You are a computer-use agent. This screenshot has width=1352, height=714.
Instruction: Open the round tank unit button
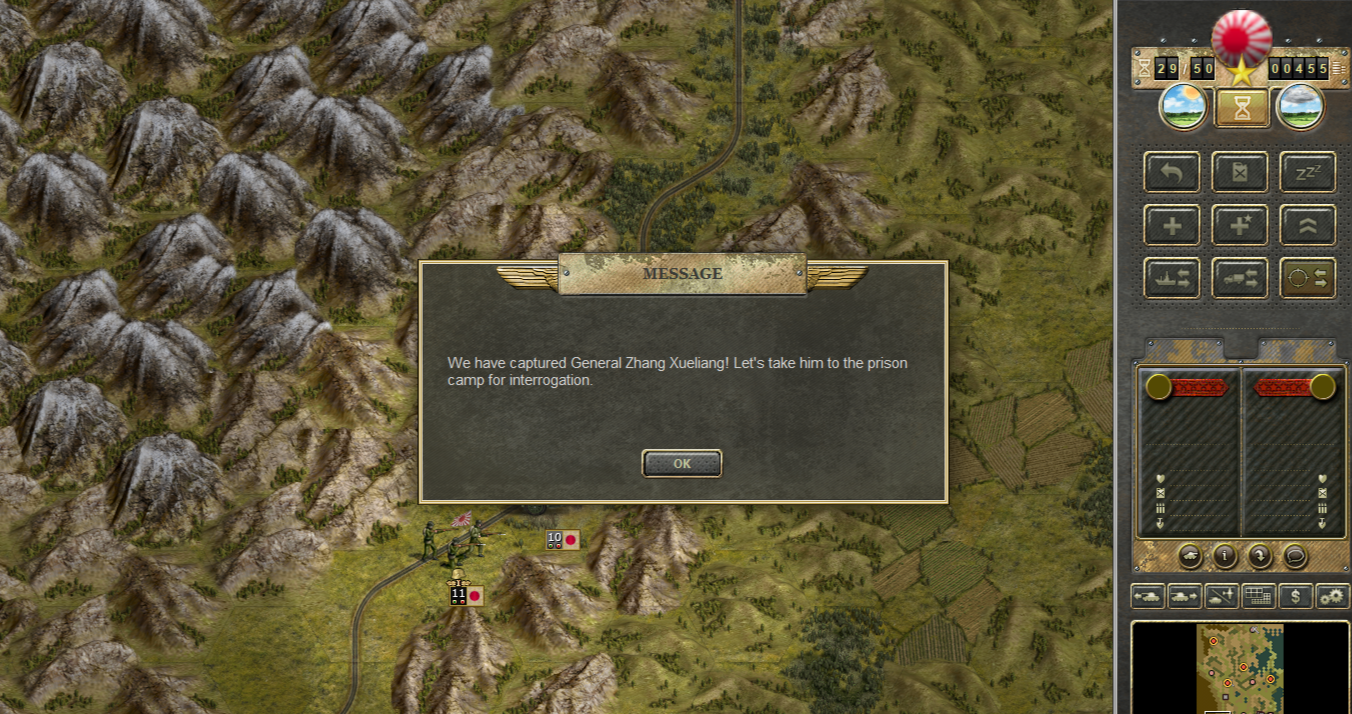(1190, 555)
